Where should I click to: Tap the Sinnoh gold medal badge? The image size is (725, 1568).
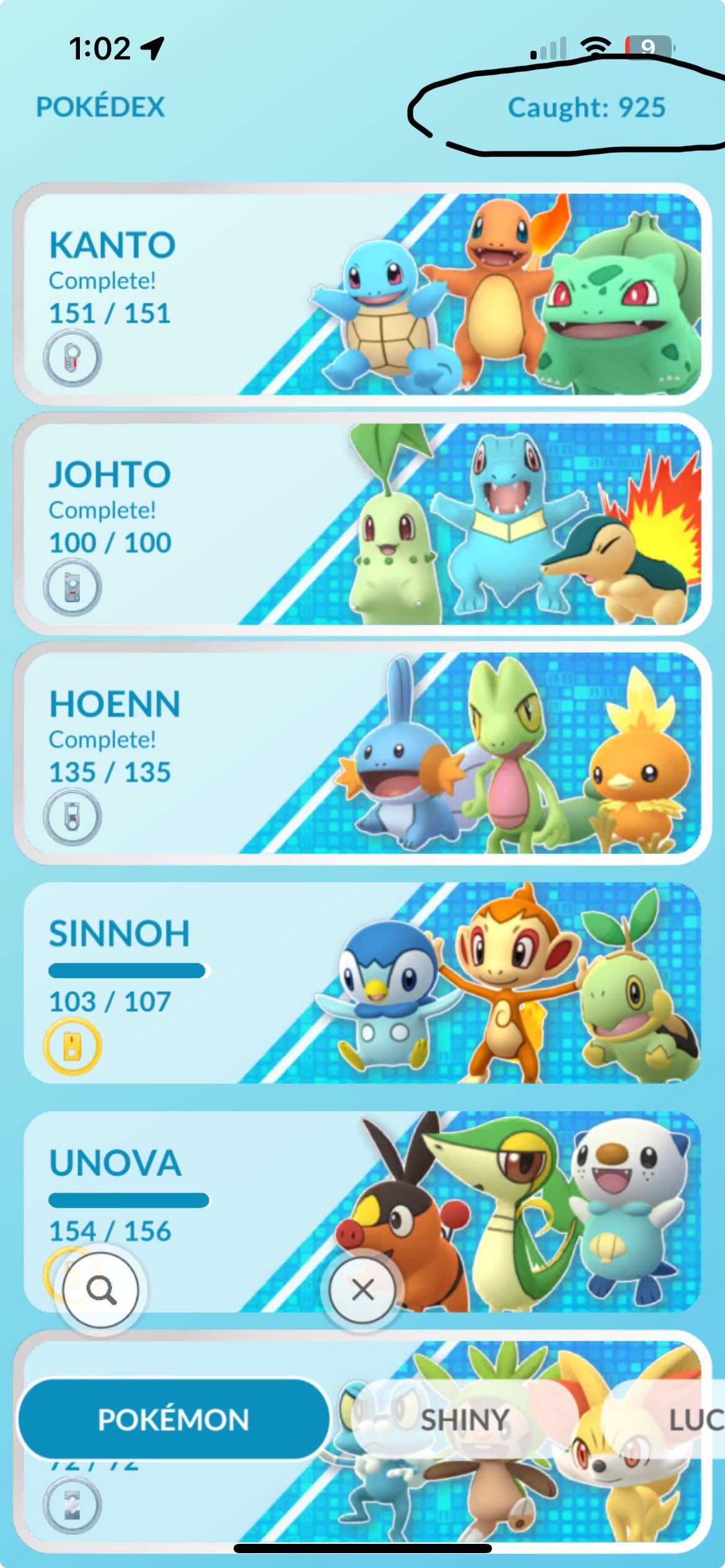click(x=72, y=1047)
